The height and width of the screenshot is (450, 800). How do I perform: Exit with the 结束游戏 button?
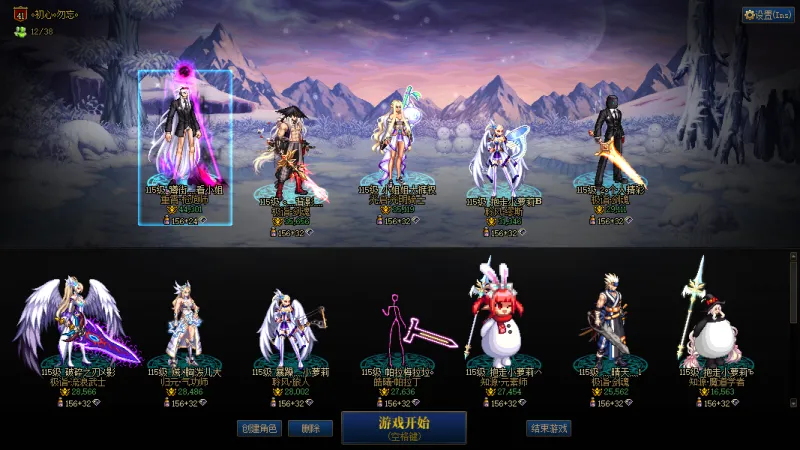click(548, 428)
